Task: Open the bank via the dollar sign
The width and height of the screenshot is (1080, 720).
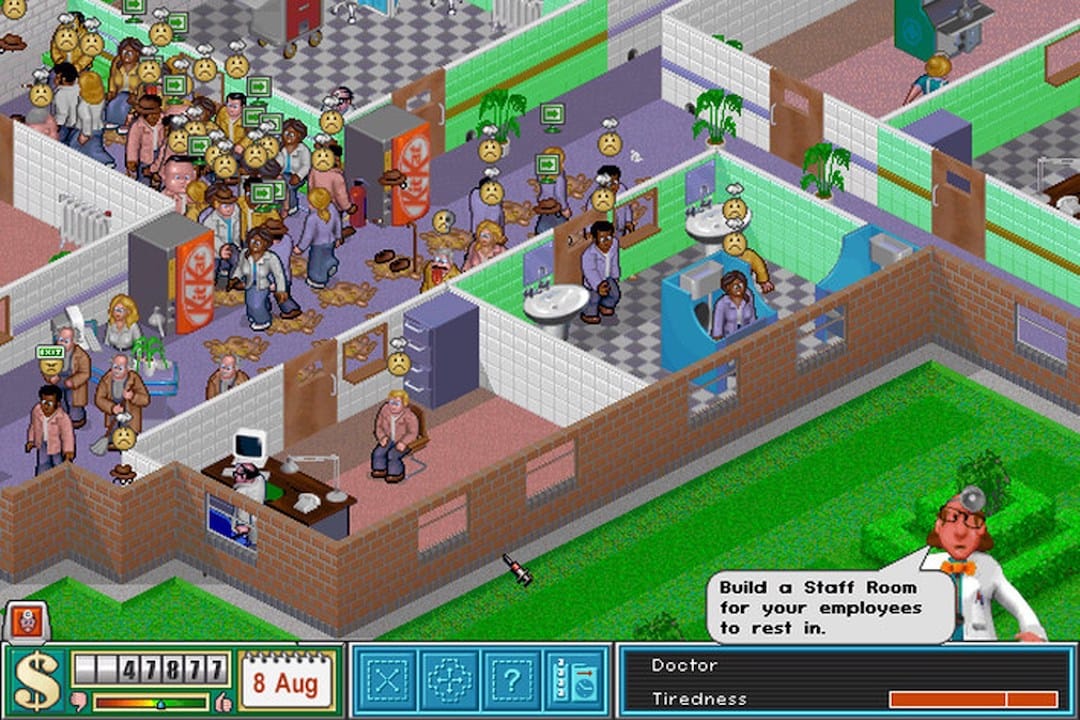Action: pyautogui.click(x=36, y=682)
